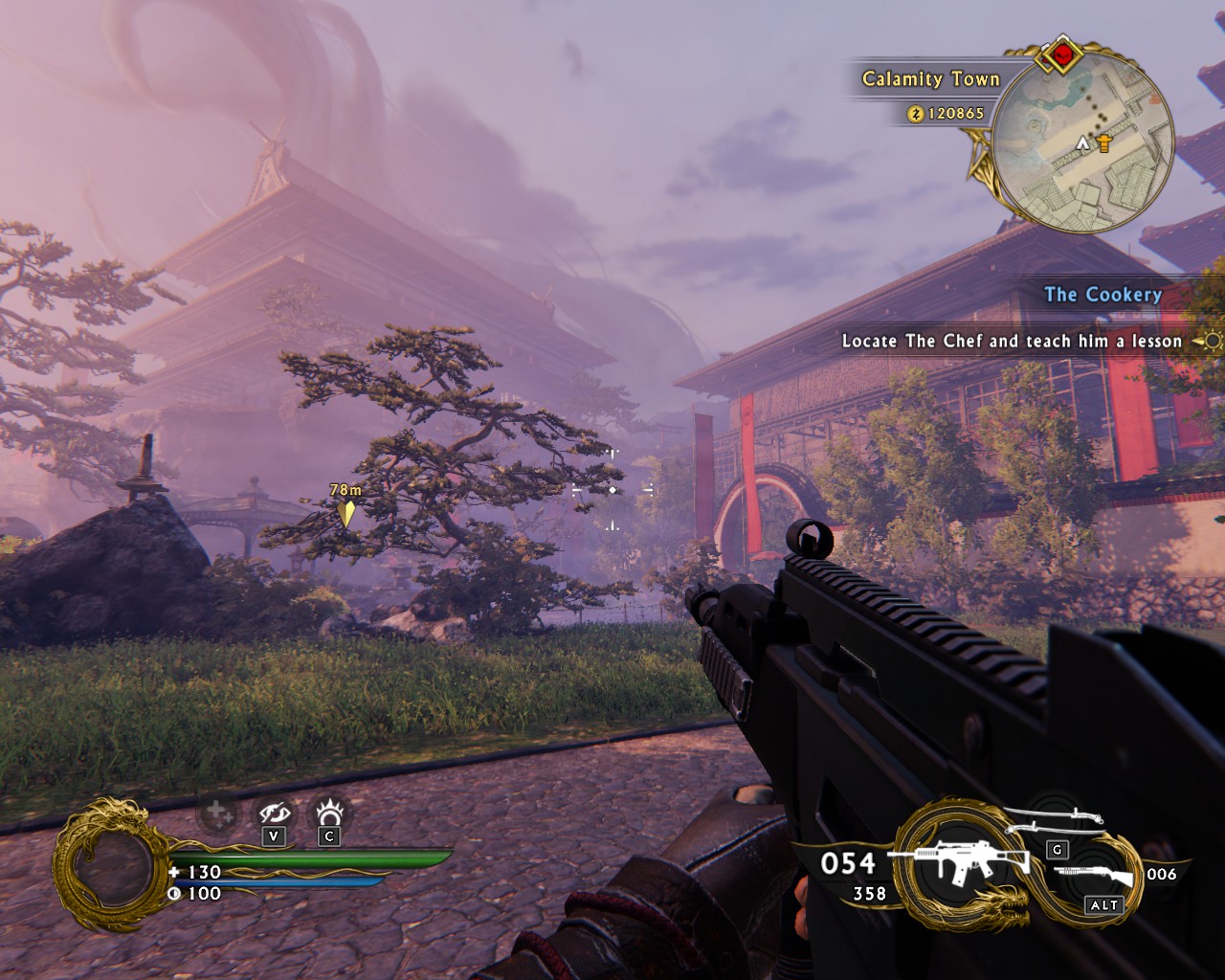The width and height of the screenshot is (1225, 980).
Task: Select the red quest marker above the minimap
Action: pos(1060,56)
